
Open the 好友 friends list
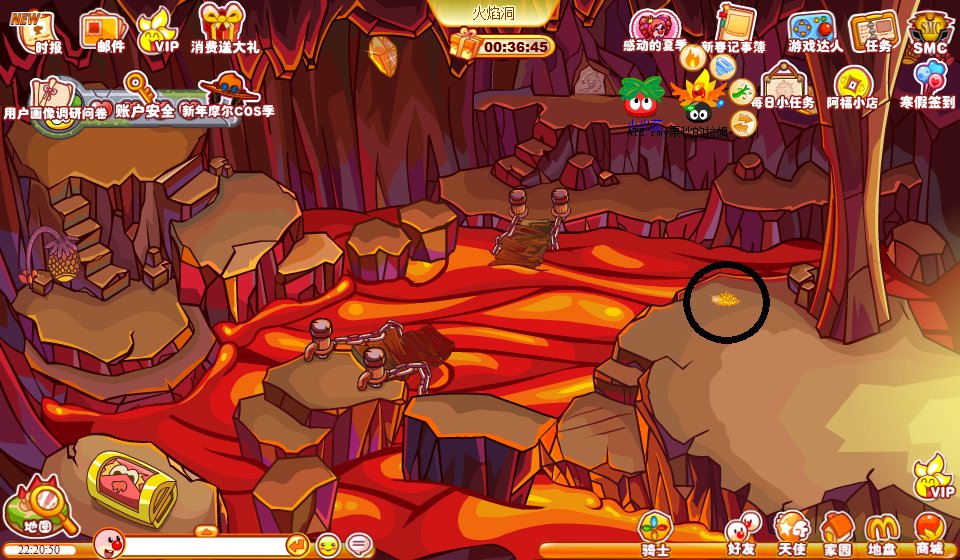[740, 533]
